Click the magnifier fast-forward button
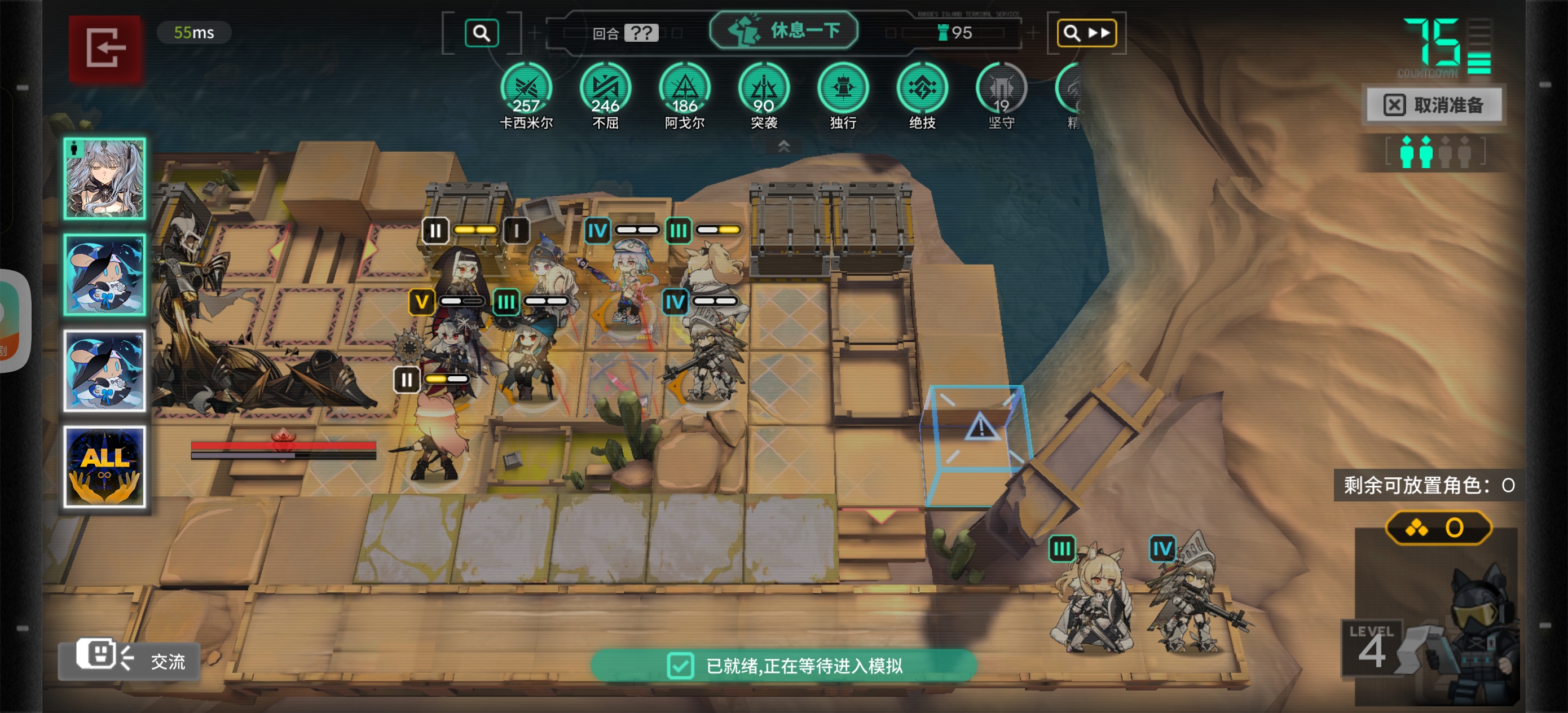 (1086, 33)
